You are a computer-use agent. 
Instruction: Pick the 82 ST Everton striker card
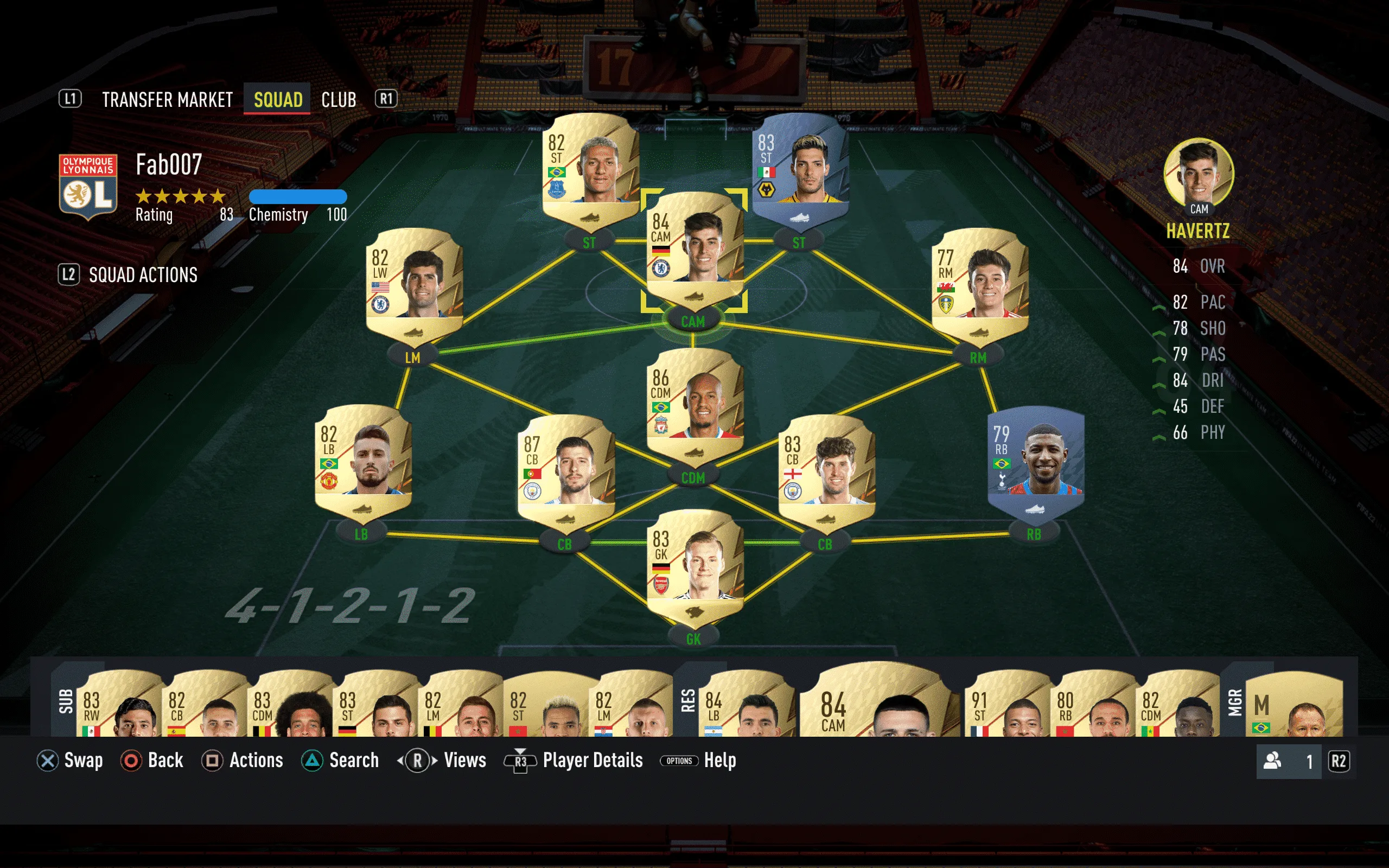click(590, 170)
